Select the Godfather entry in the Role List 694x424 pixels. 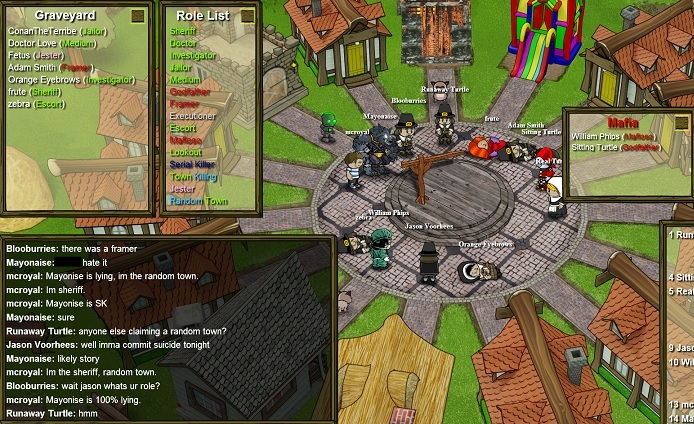click(x=192, y=91)
